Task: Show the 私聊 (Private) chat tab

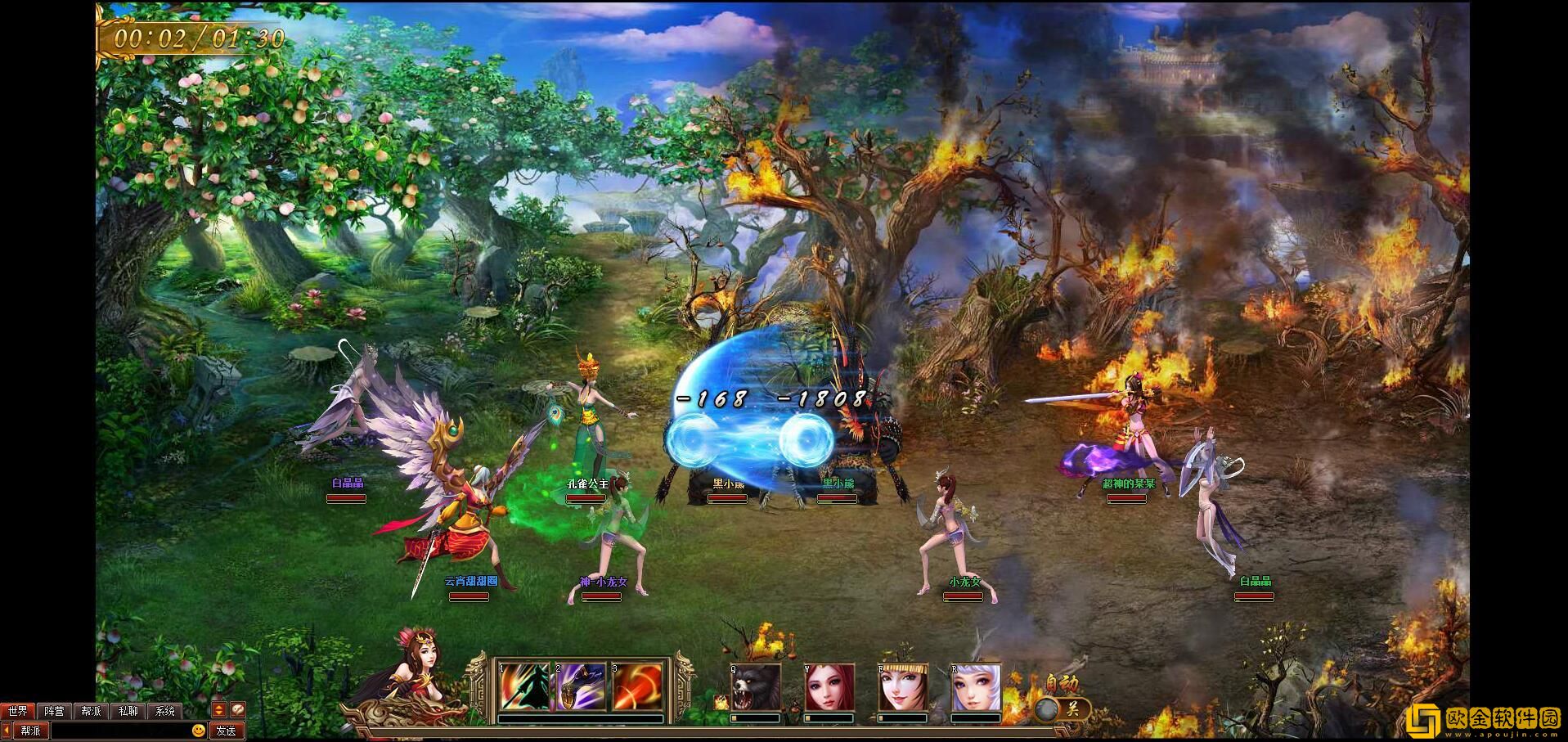Action: point(128,711)
